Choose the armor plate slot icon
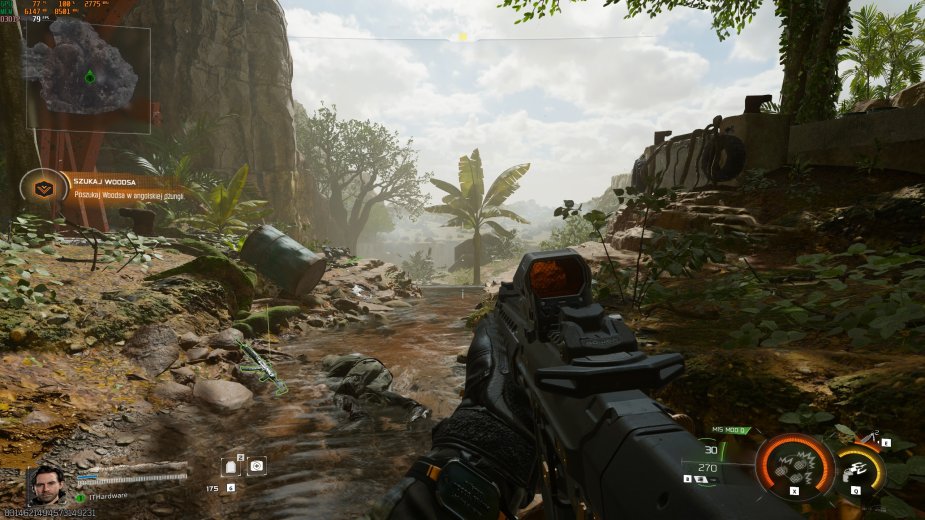 (231, 466)
